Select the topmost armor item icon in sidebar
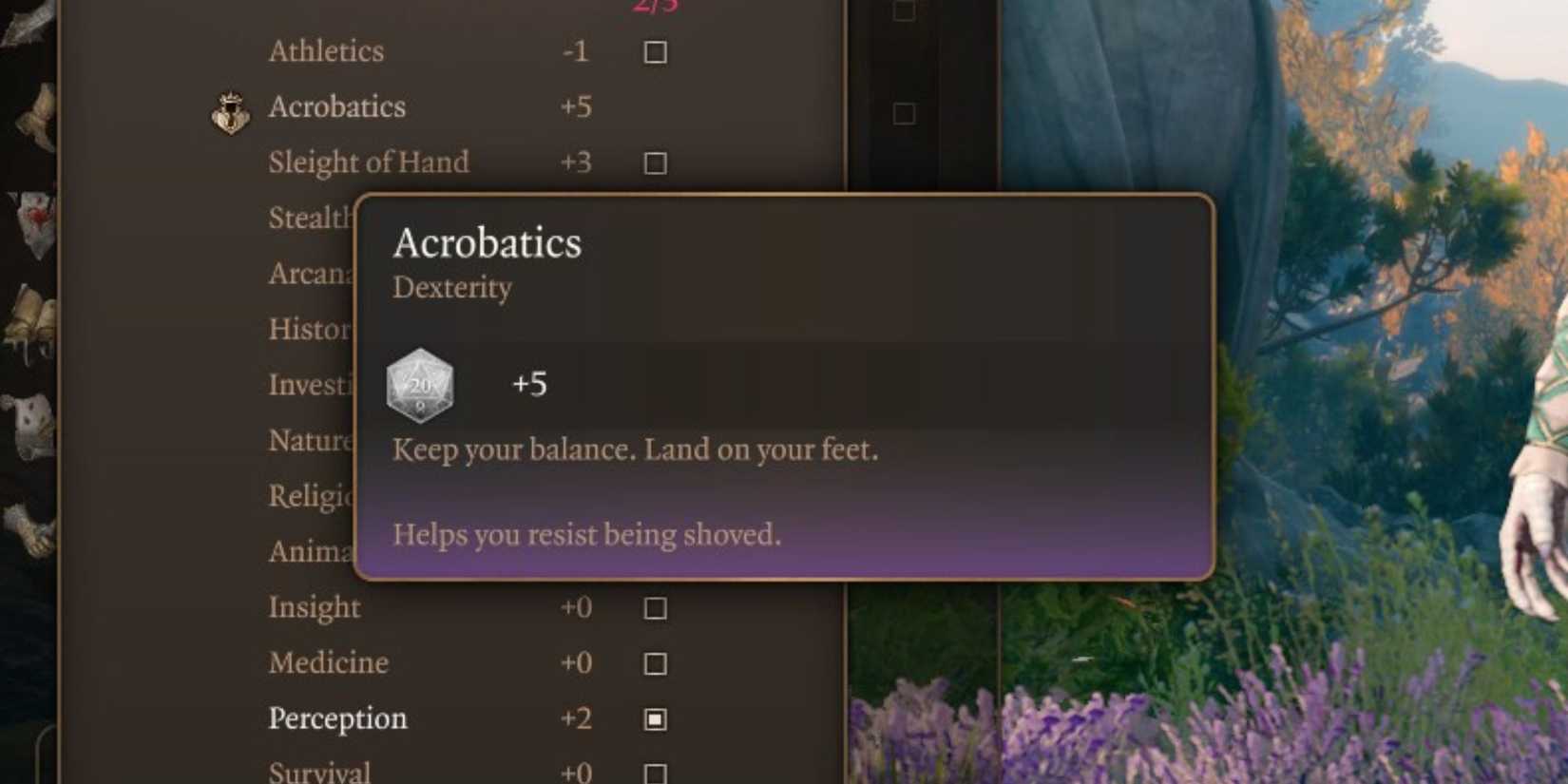Image resolution: width=1568 pixels, height=784 pixels. 29,19
